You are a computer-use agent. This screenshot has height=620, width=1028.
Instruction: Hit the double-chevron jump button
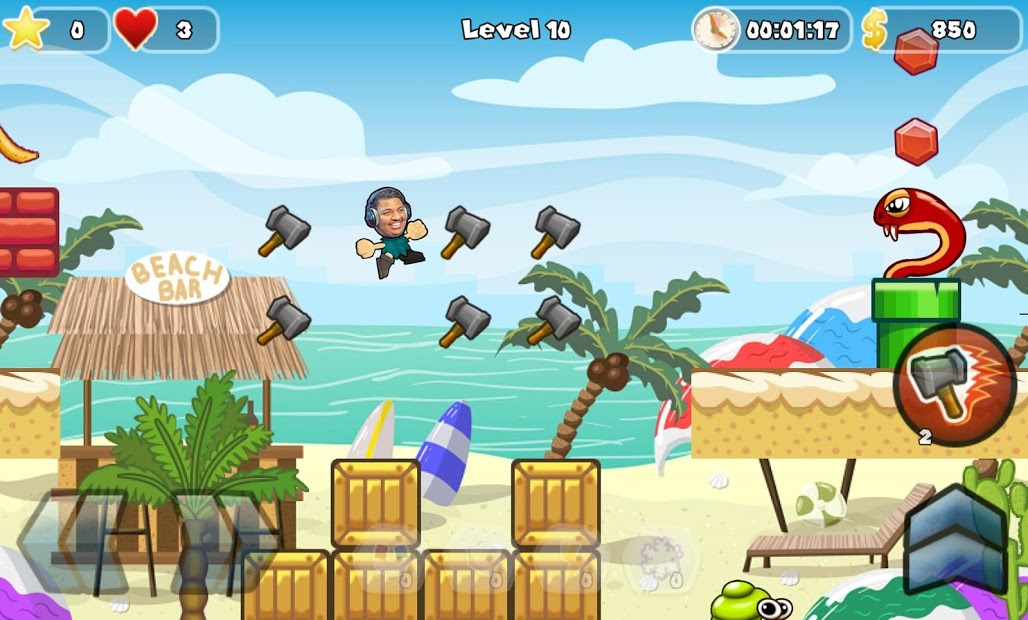pos(955,541)
